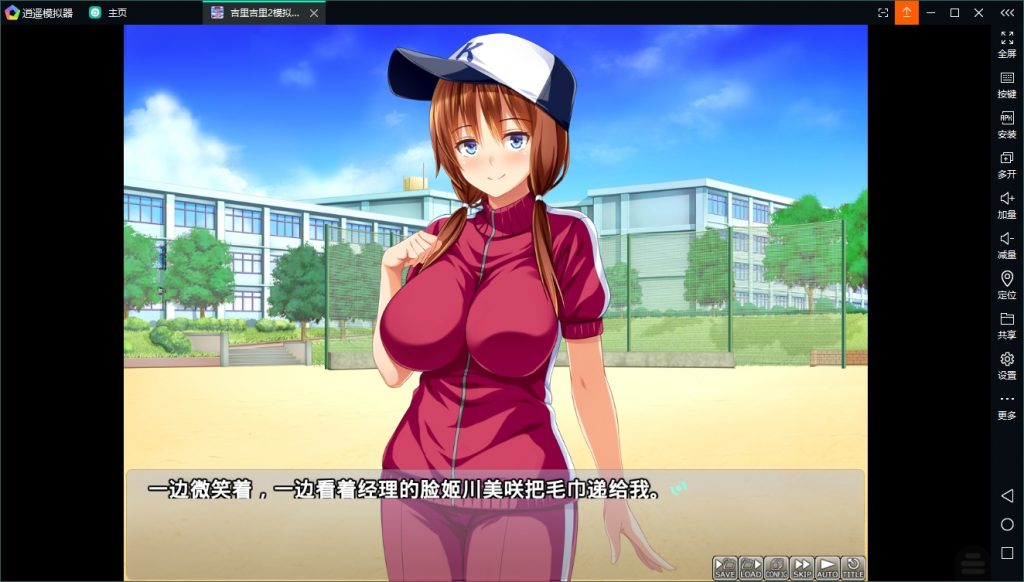Close the emulator window
The width and height of the screenshot is (1024, 582).
click(978, 13)
